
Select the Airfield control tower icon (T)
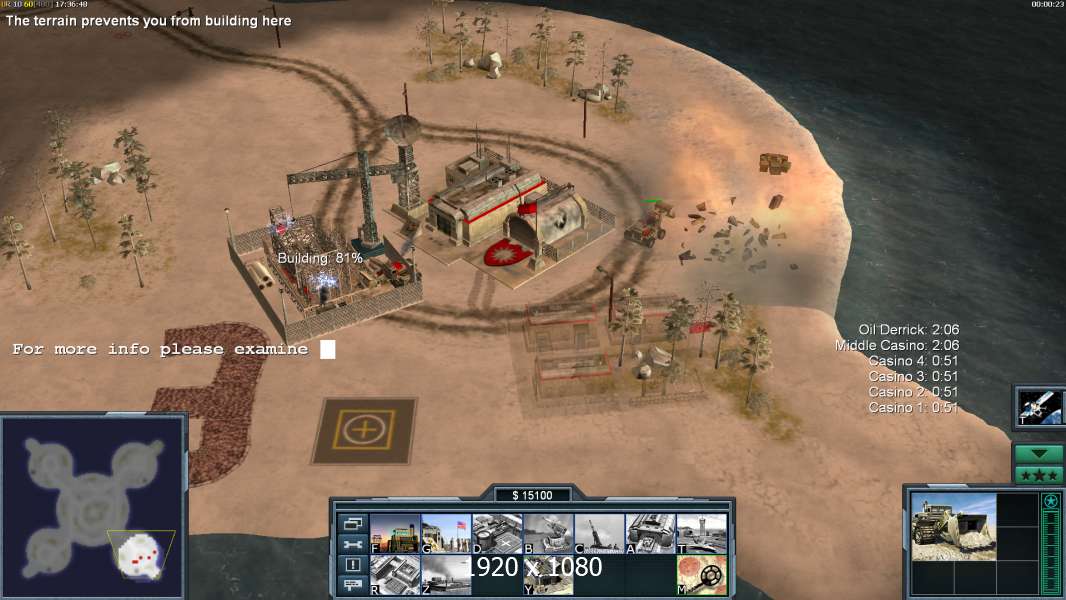click(x=701, y=534)
